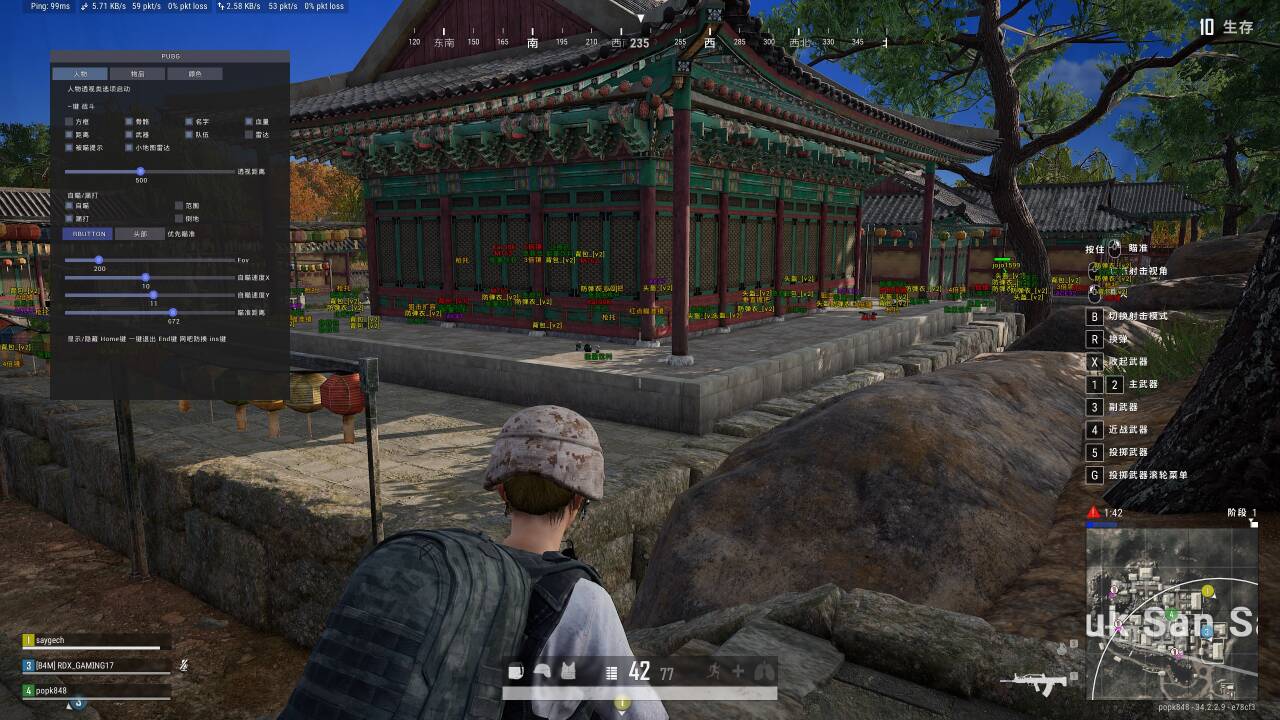Toggle the 血量 checkbox
Image resolution: width=1280 pixels, height=720 pixels.
(x=249, y=121)
